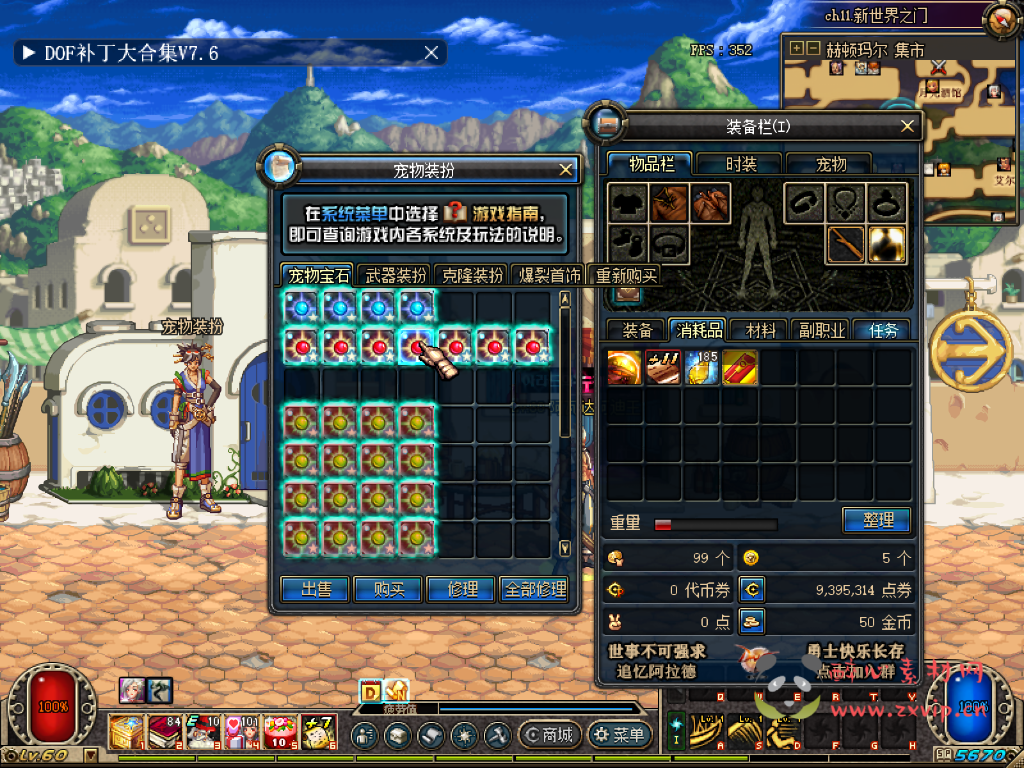Select the 任务 quest items tab

883,330
